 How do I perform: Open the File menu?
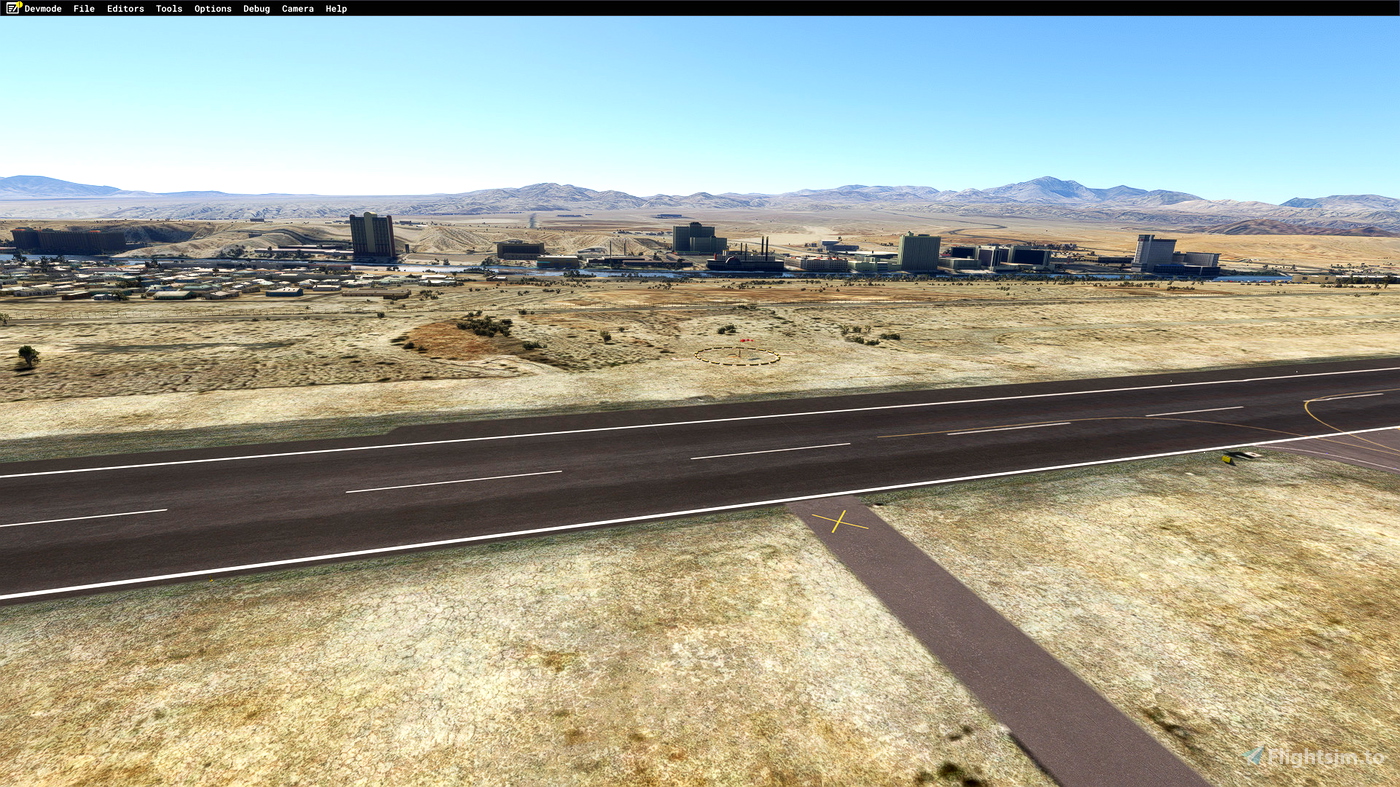point(83,8)
